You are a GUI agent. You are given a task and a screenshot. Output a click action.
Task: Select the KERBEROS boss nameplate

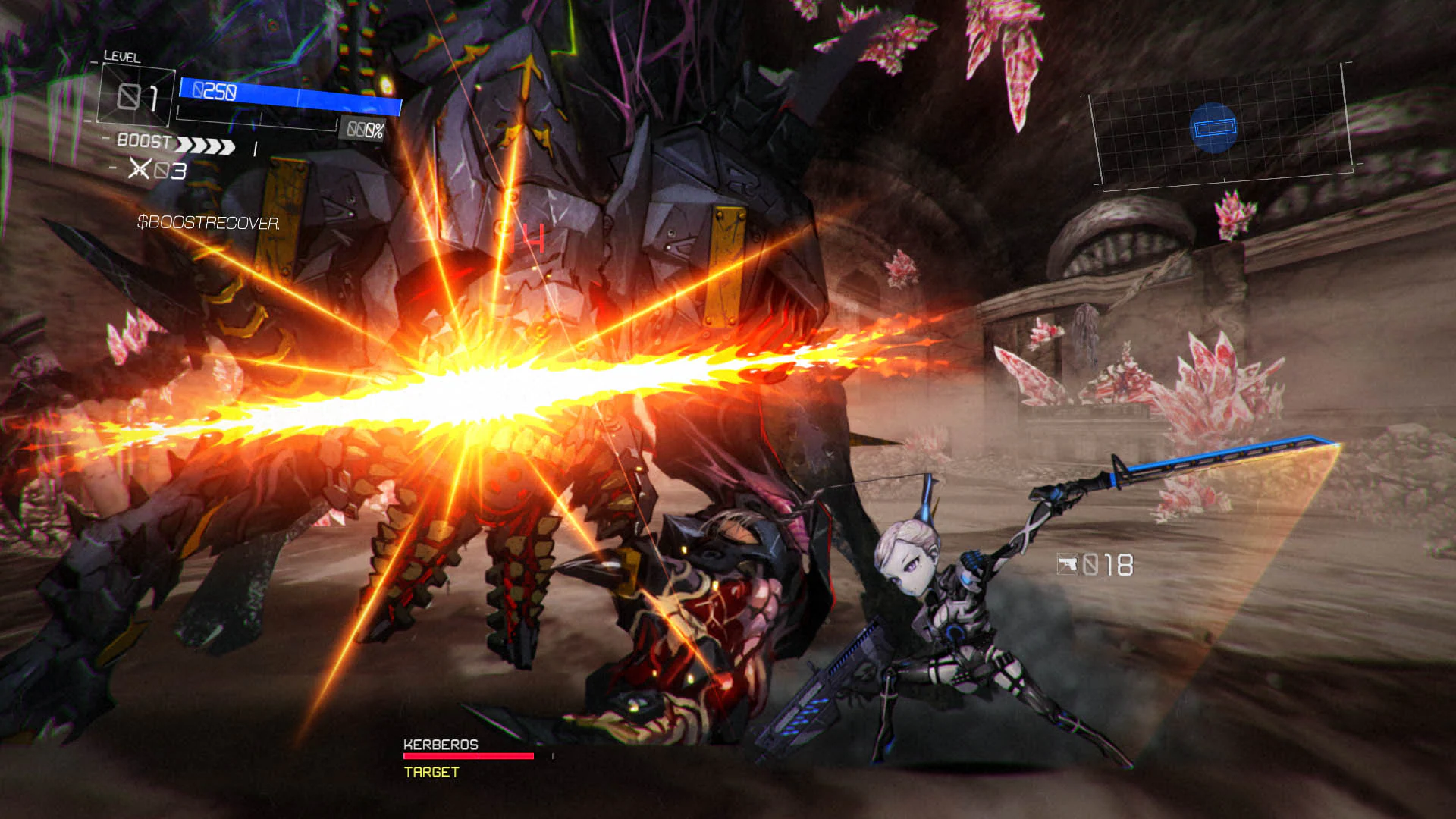pos(440,745)
